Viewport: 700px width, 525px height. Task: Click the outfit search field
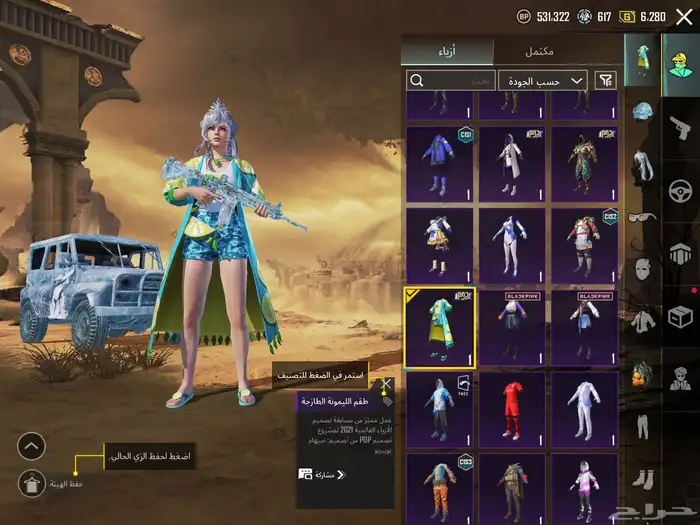pos(451,80)
